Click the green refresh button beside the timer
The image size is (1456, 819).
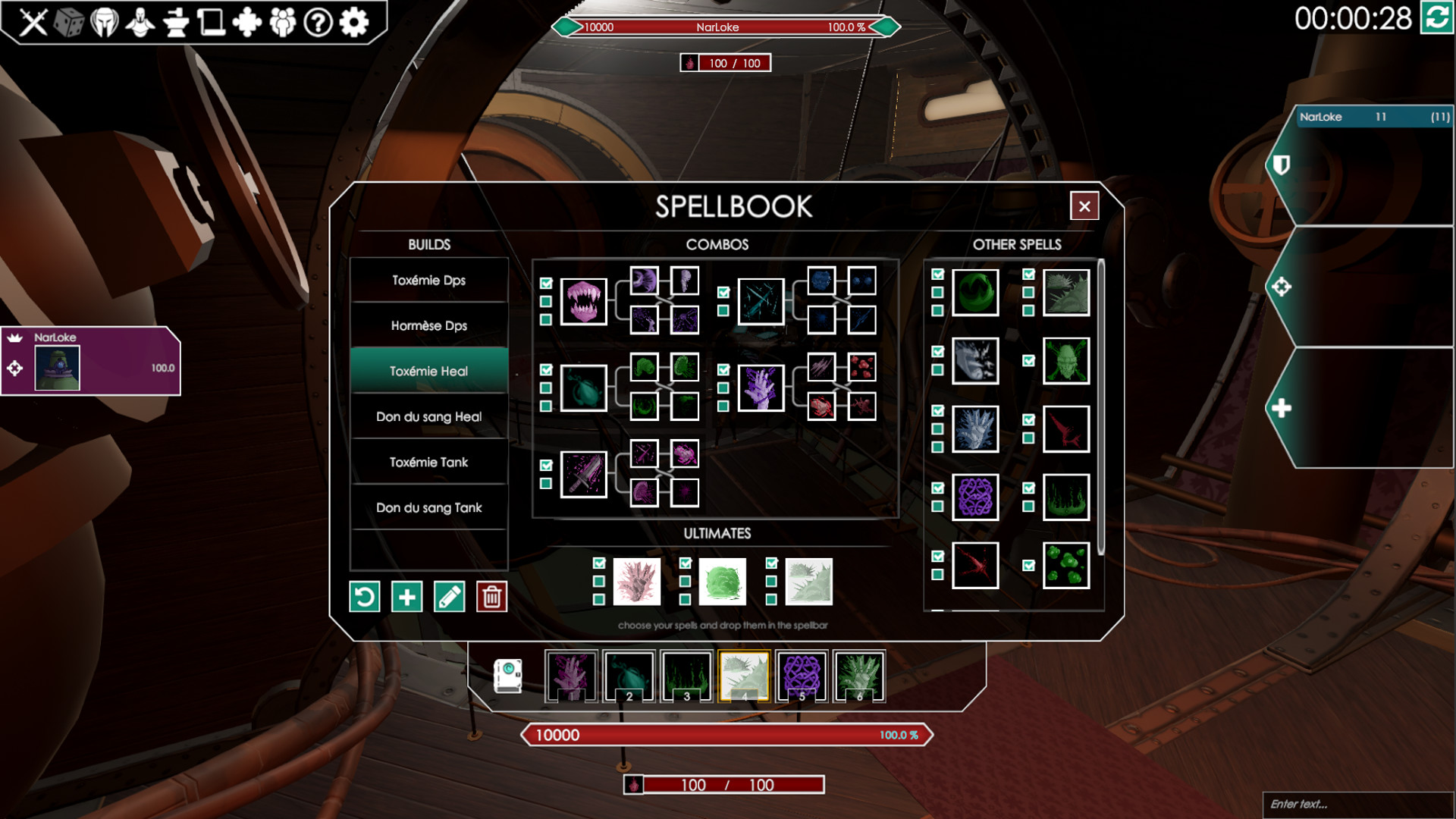click(1437, 17)
